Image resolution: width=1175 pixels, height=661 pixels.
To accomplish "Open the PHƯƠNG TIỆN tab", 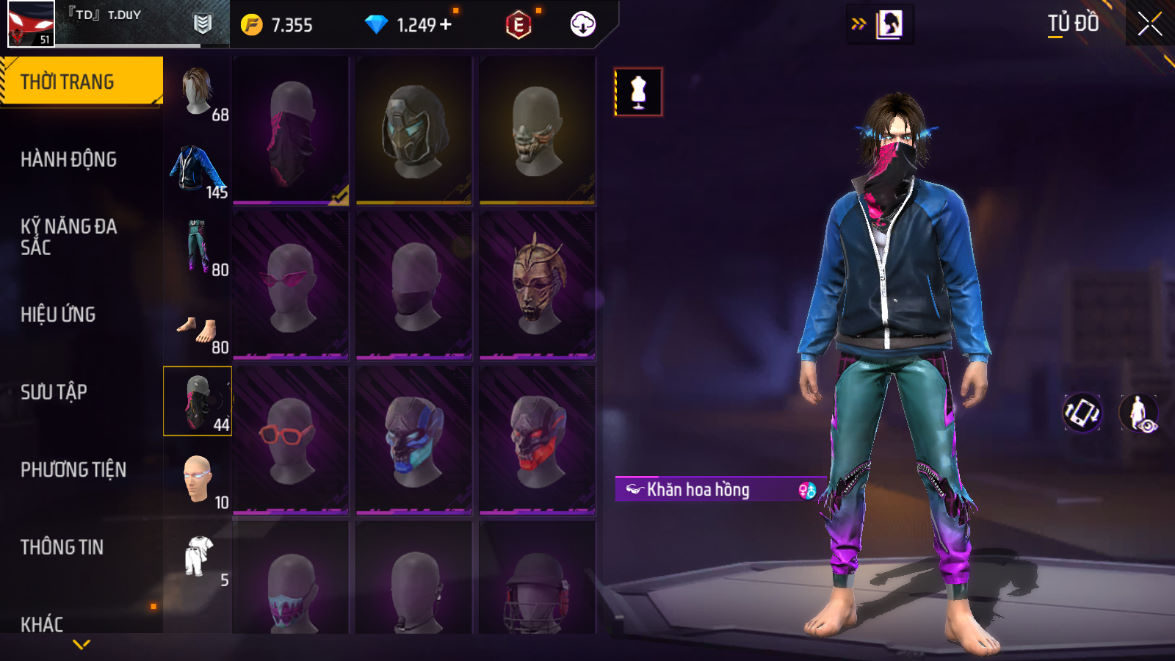I will 73,469.
